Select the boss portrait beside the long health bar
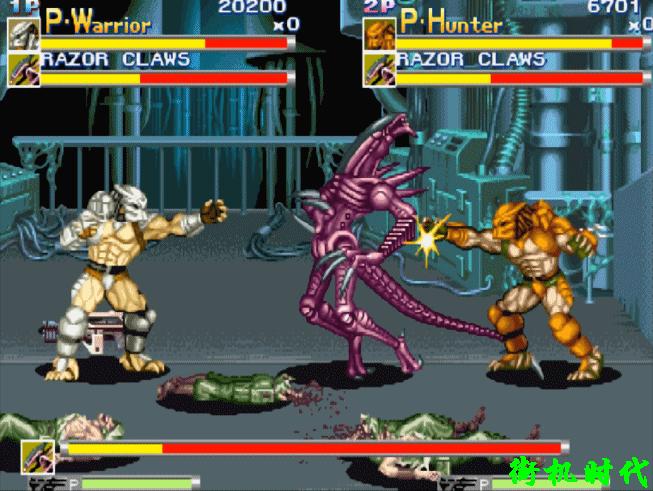This screenshot has width=653, height=491. tap(37, 454)
